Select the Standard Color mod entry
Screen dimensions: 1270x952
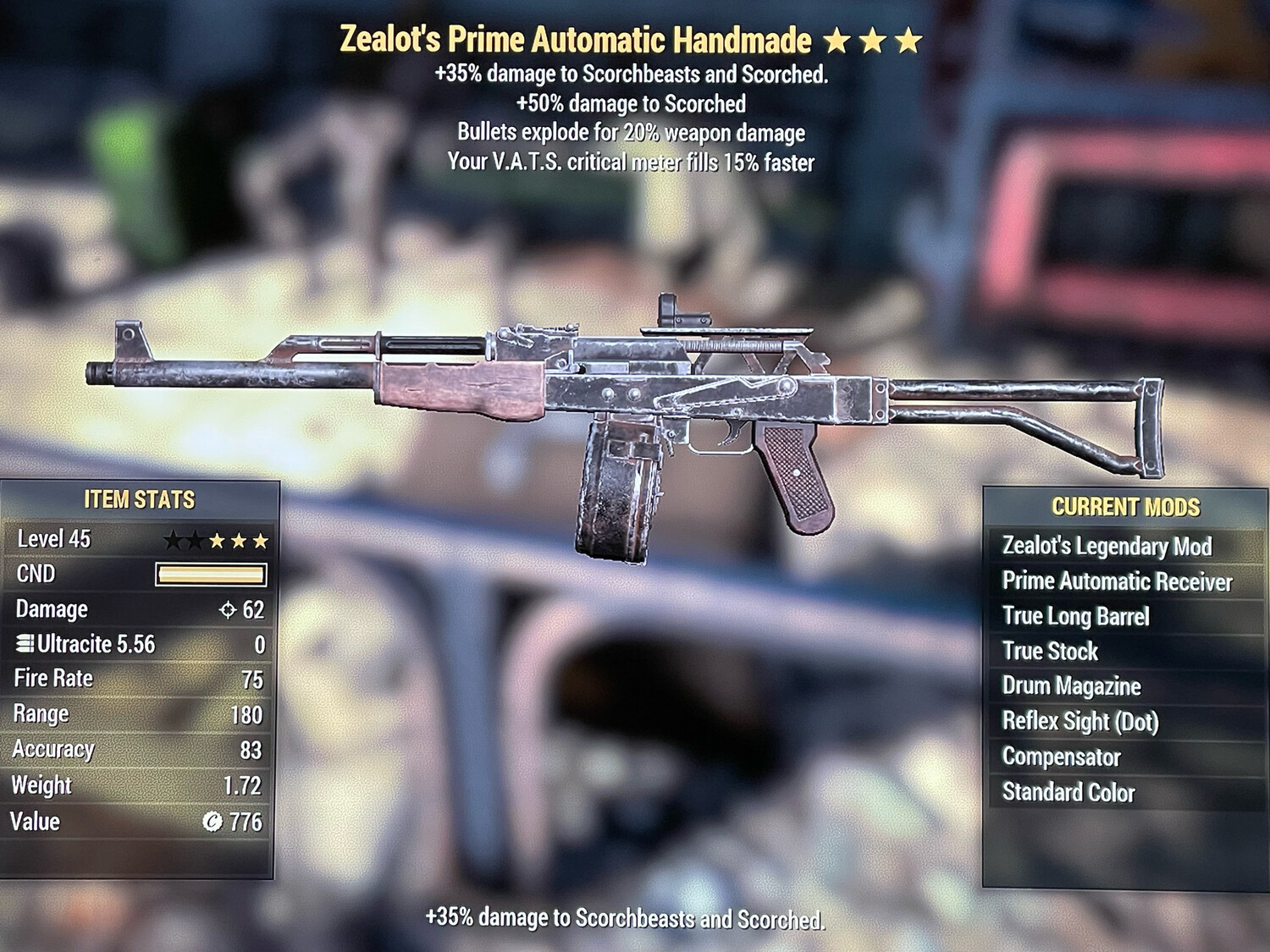(1068, 793)
